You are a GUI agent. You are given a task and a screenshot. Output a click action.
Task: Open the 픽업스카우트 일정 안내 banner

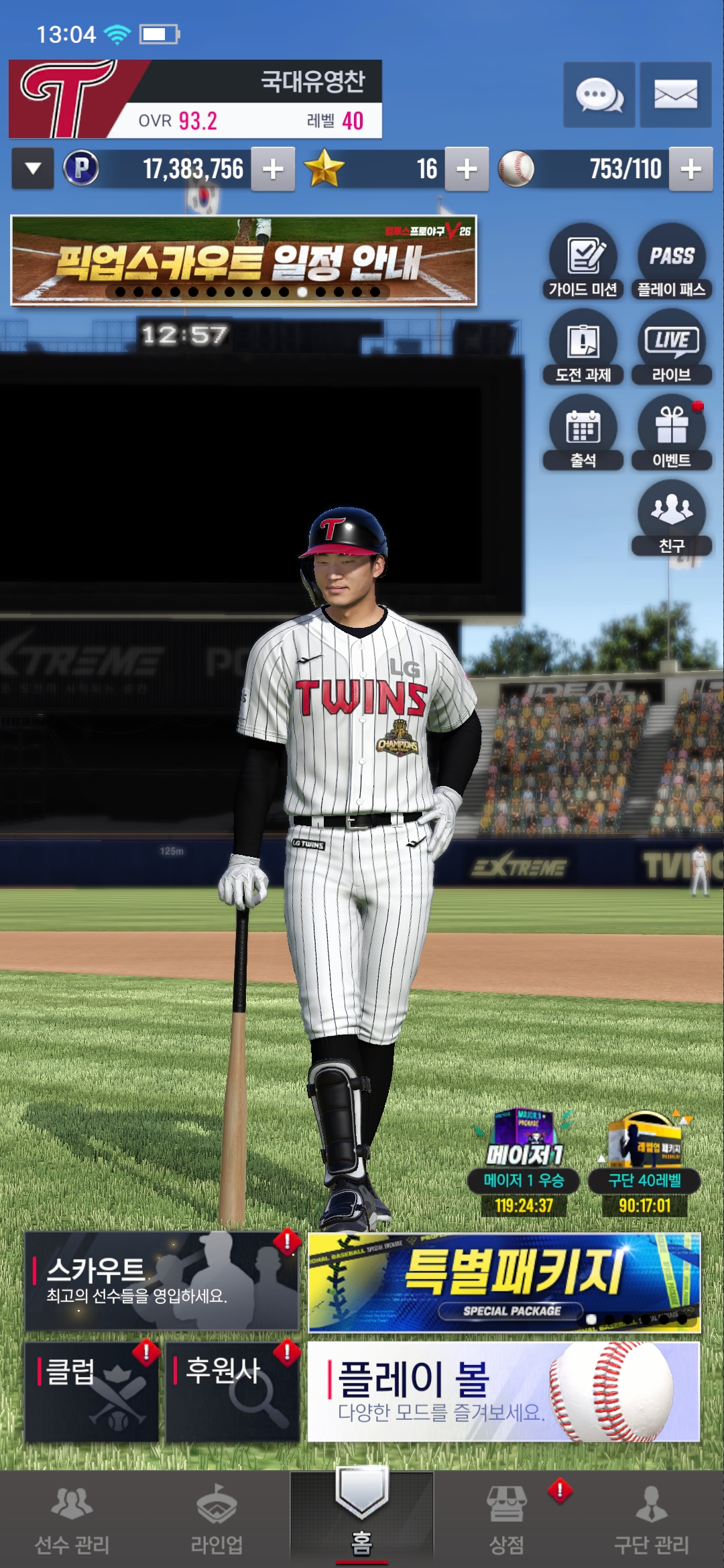[x=243, y=261]
